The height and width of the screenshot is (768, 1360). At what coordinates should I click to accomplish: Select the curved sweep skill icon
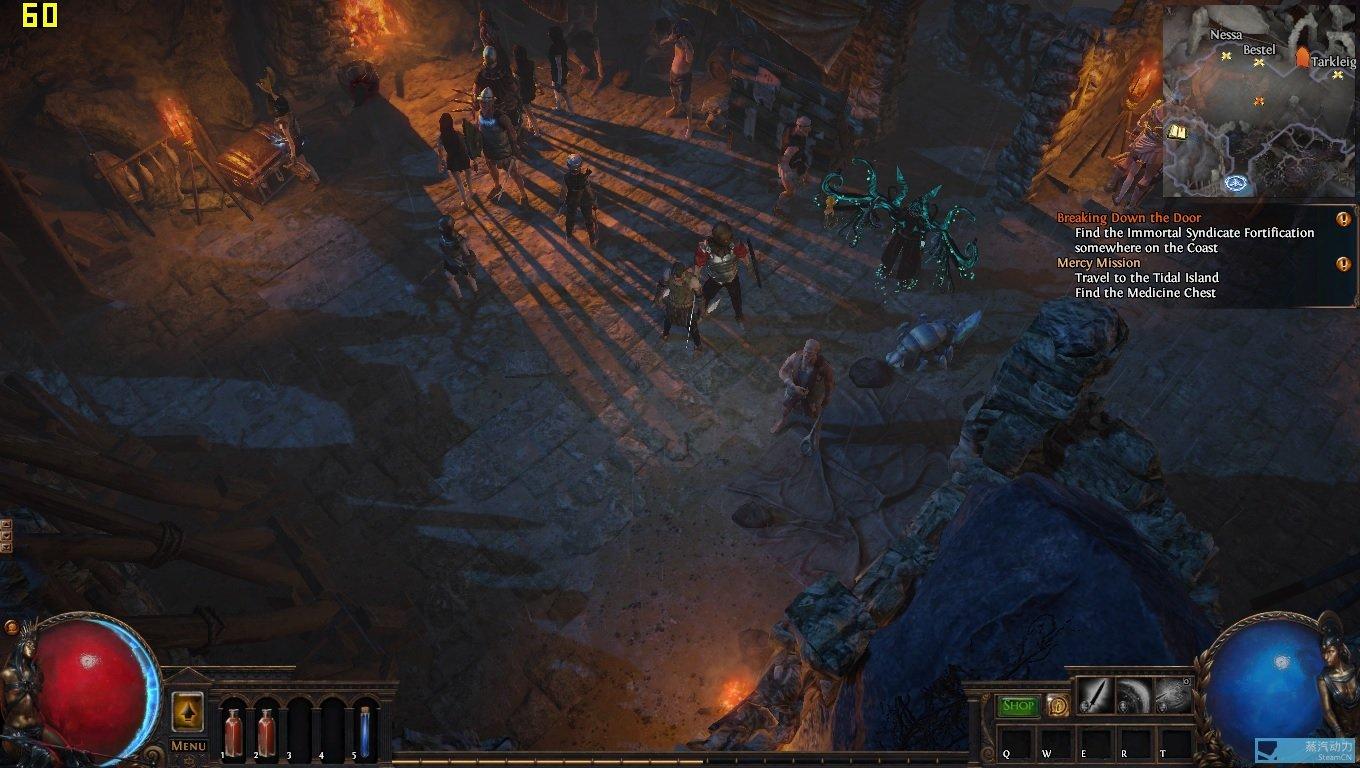point(1134,696)
